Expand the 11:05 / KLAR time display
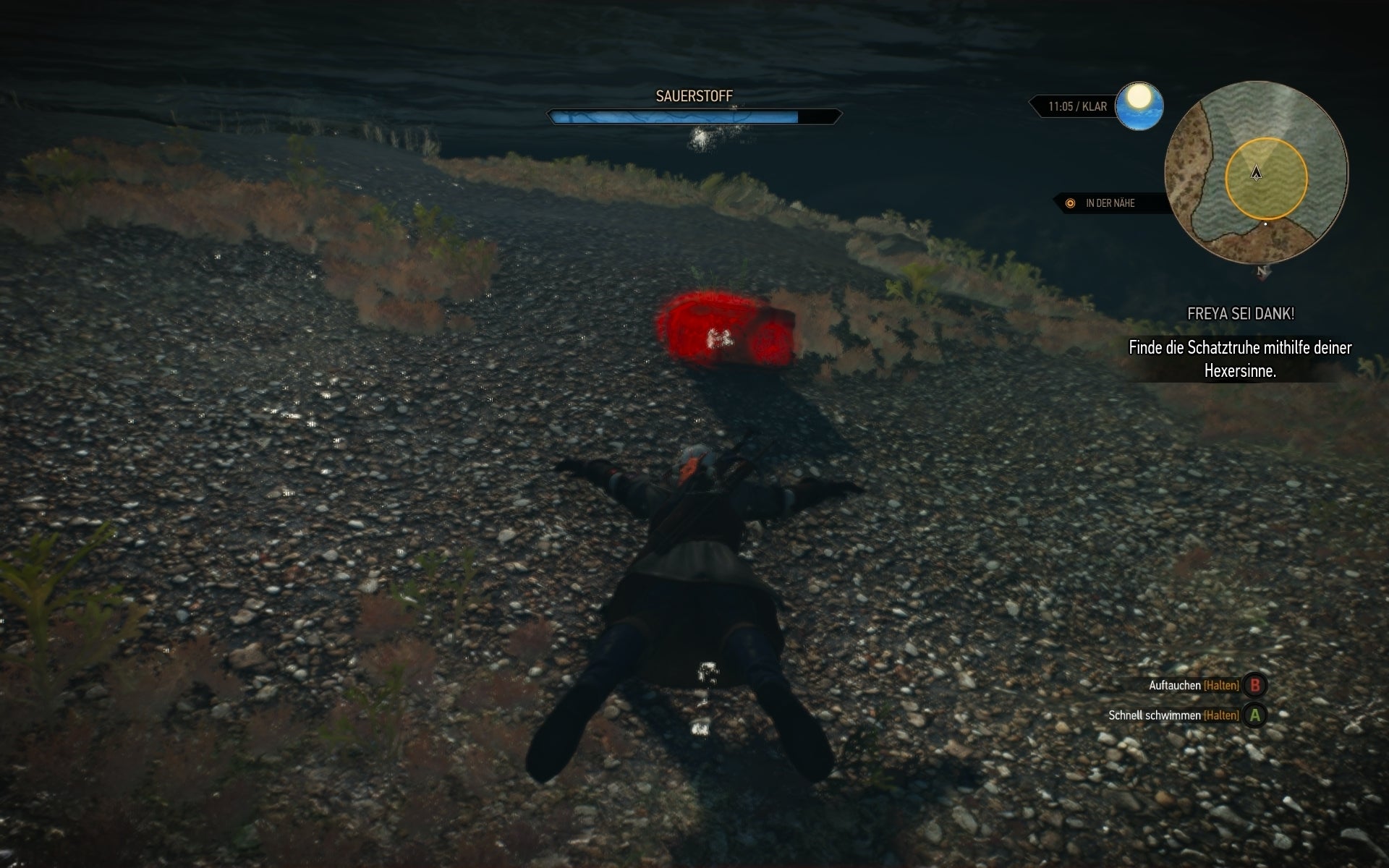 [x=1078, y=105]
